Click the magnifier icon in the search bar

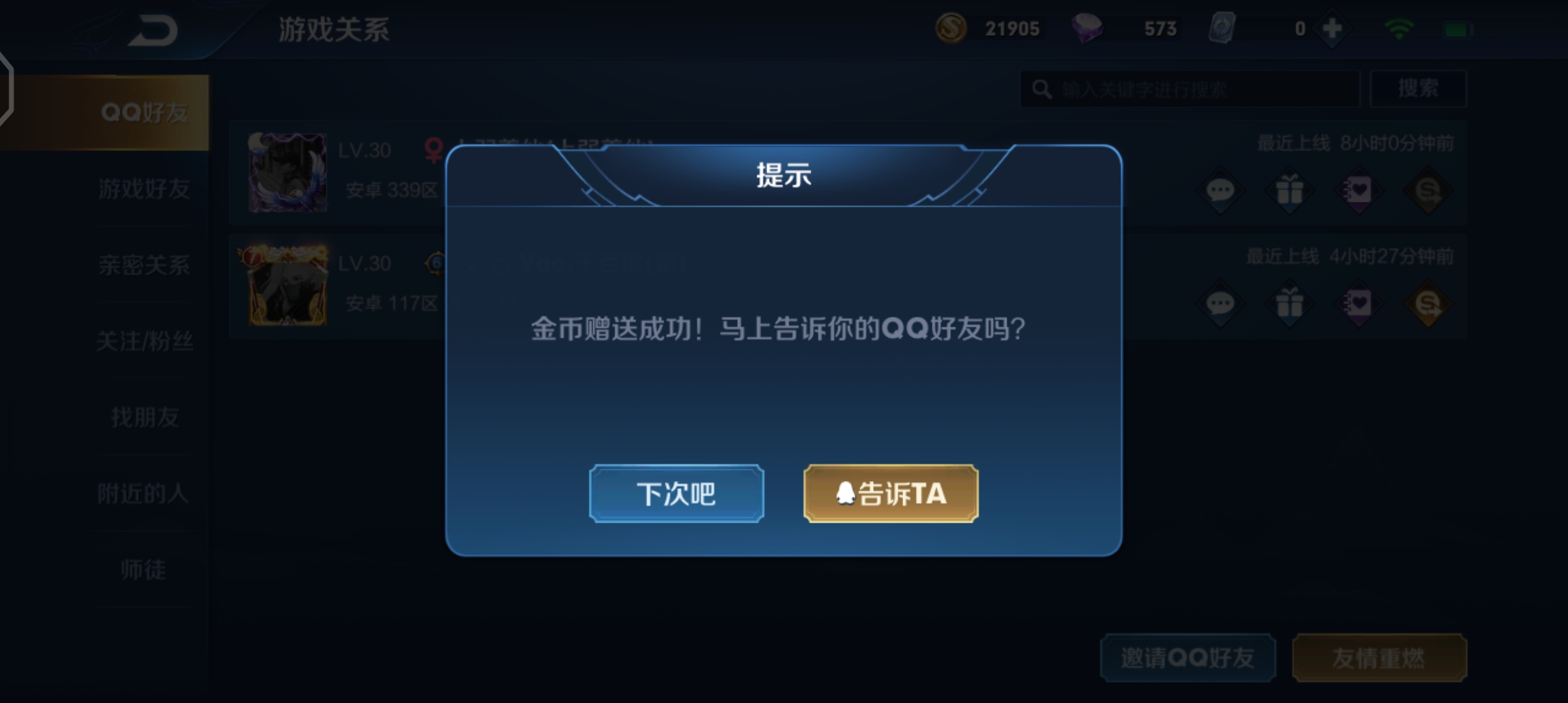[1041, 88]
